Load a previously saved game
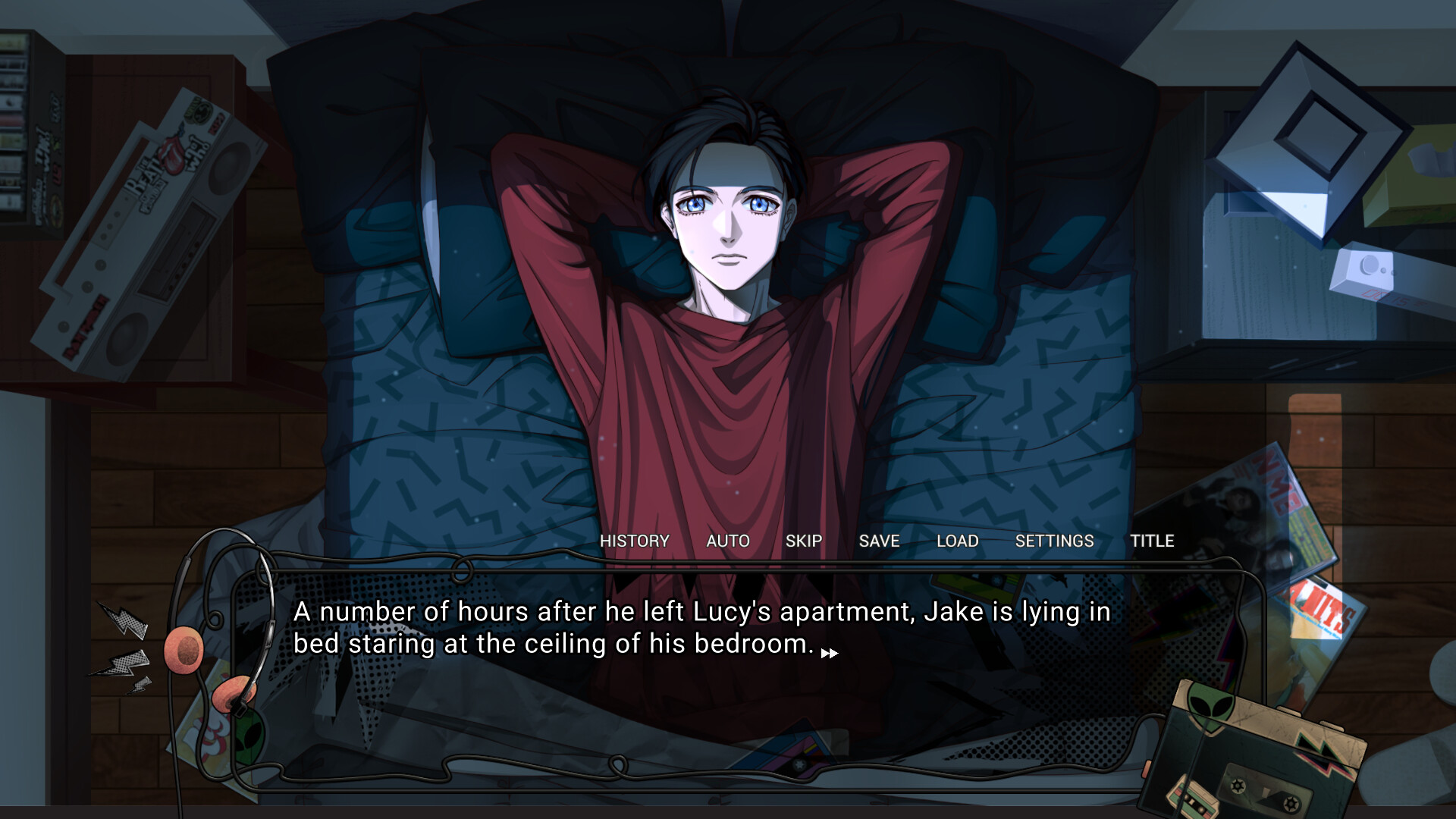The image size is (1456, 819). pyautogui.click(x=957, y=541)
